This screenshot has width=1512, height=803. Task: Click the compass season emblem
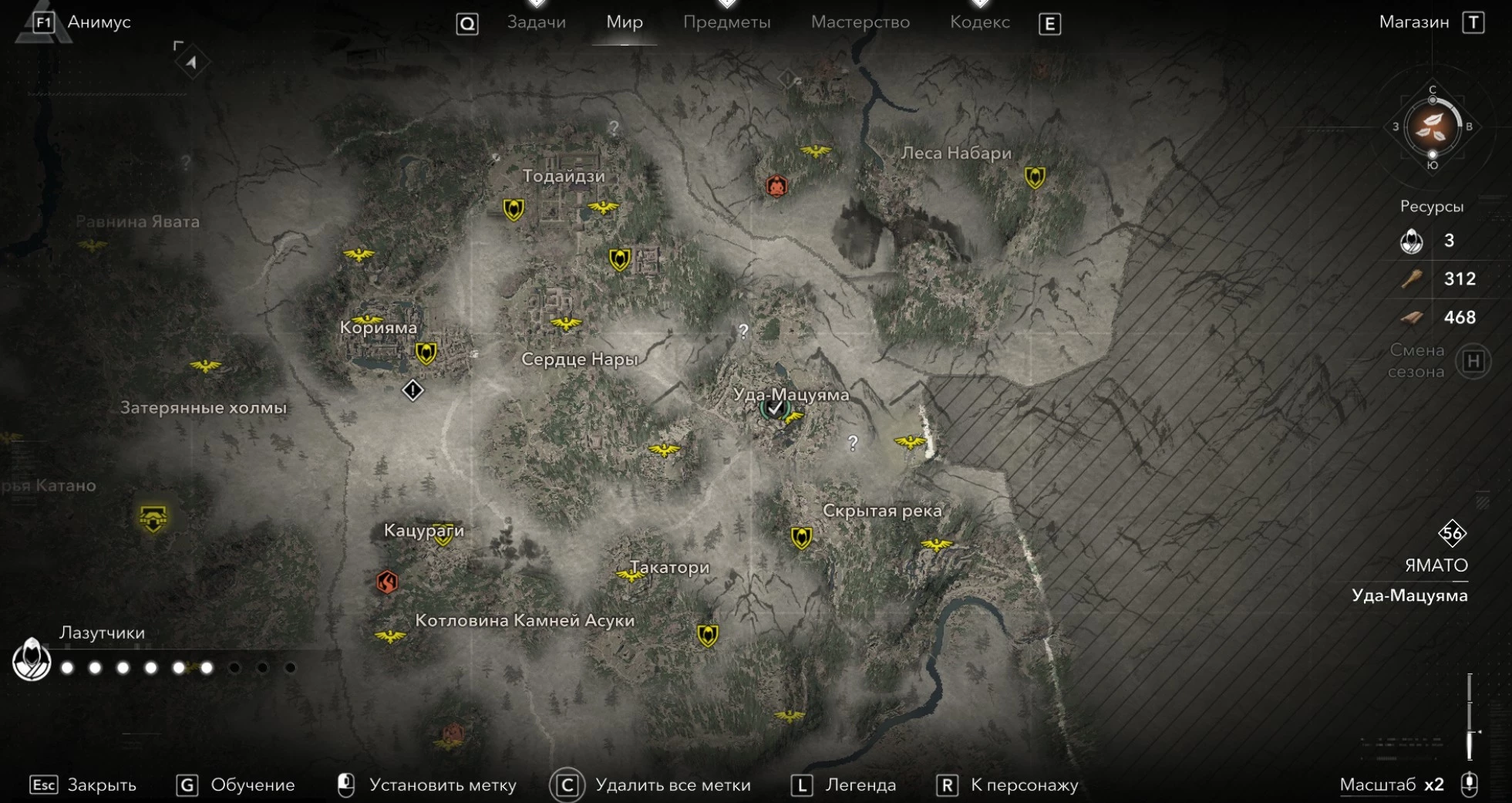point(1432,127)
